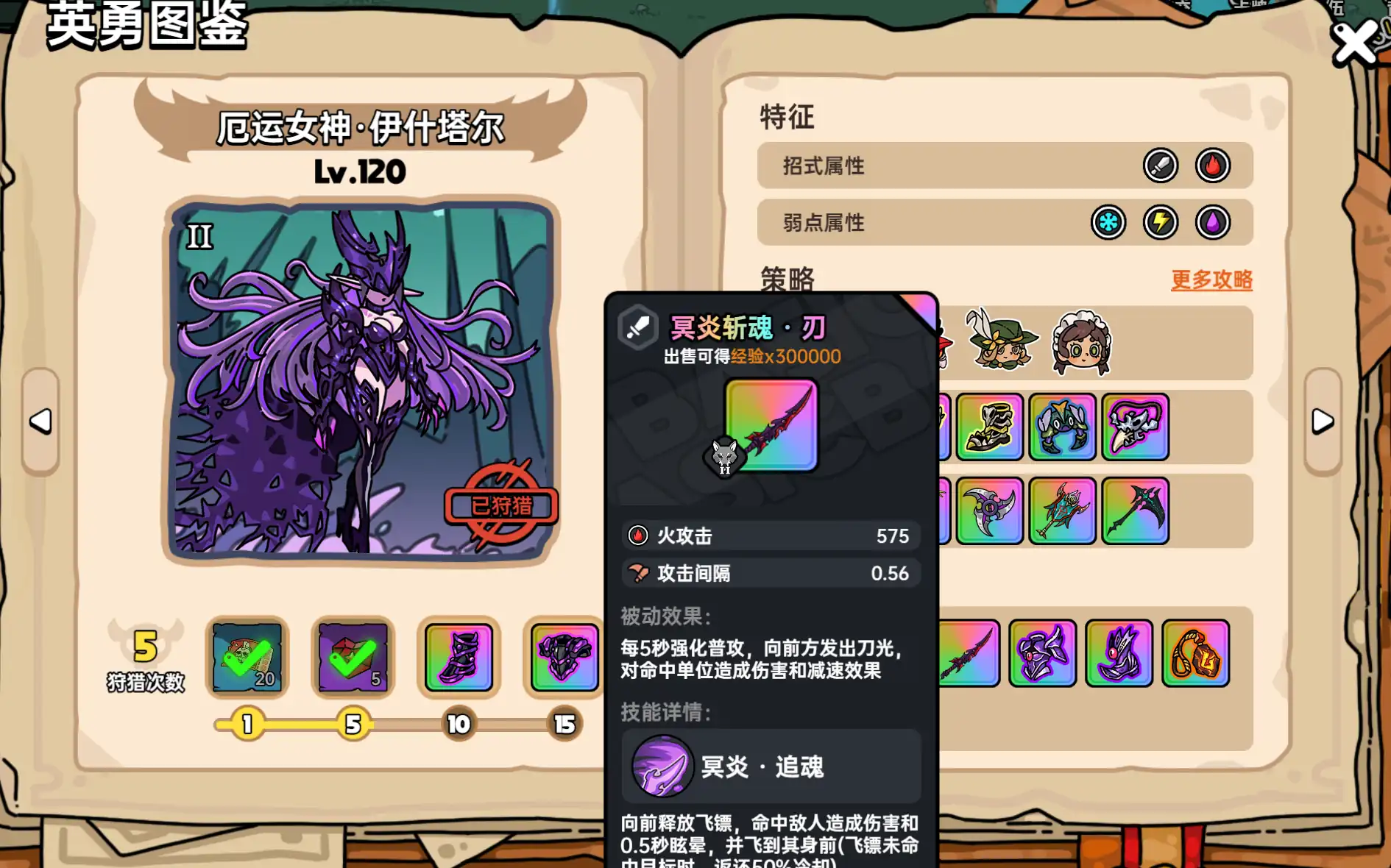Click the flame amulet item icon
This screenshot has width=1391, height=868.
pos(1196,655)
